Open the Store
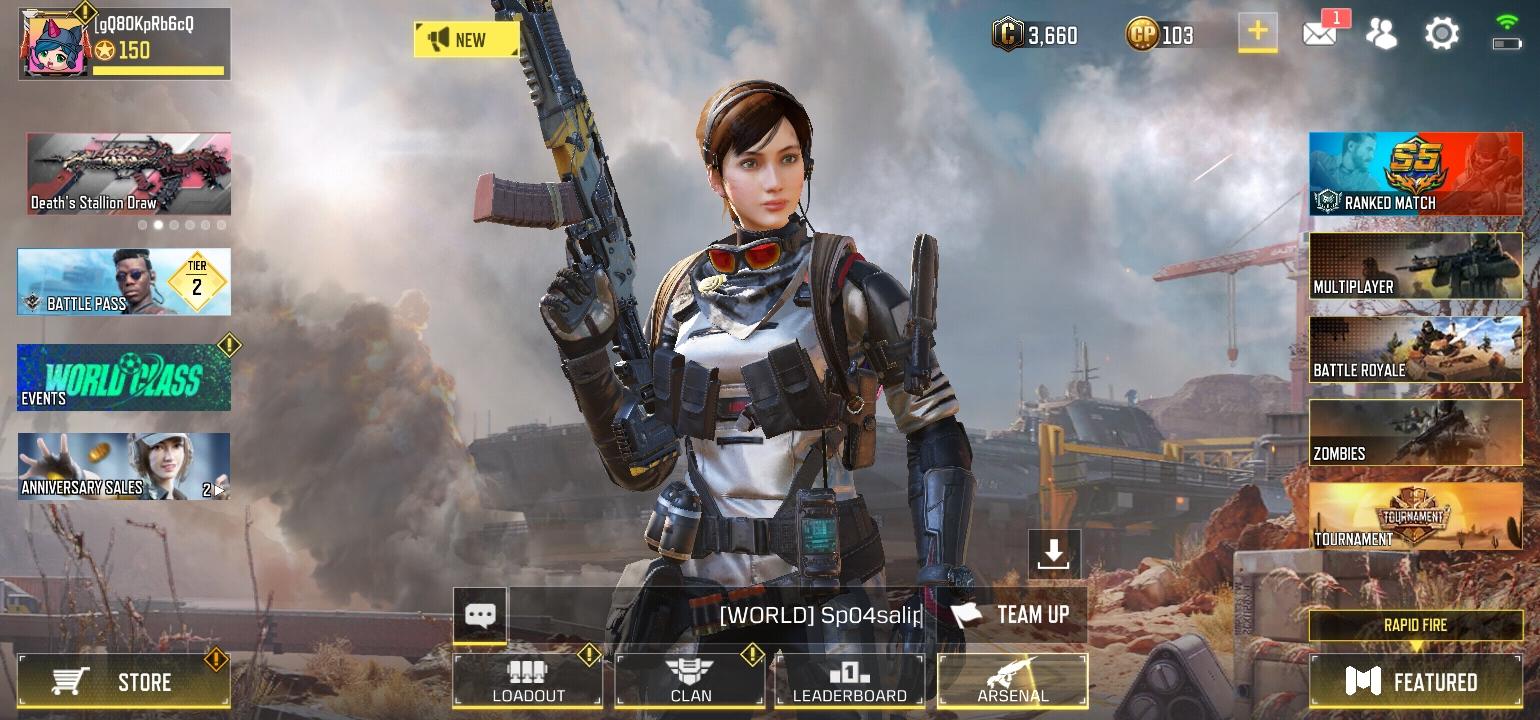1540x720 pixels. click(x=124, y=682)
